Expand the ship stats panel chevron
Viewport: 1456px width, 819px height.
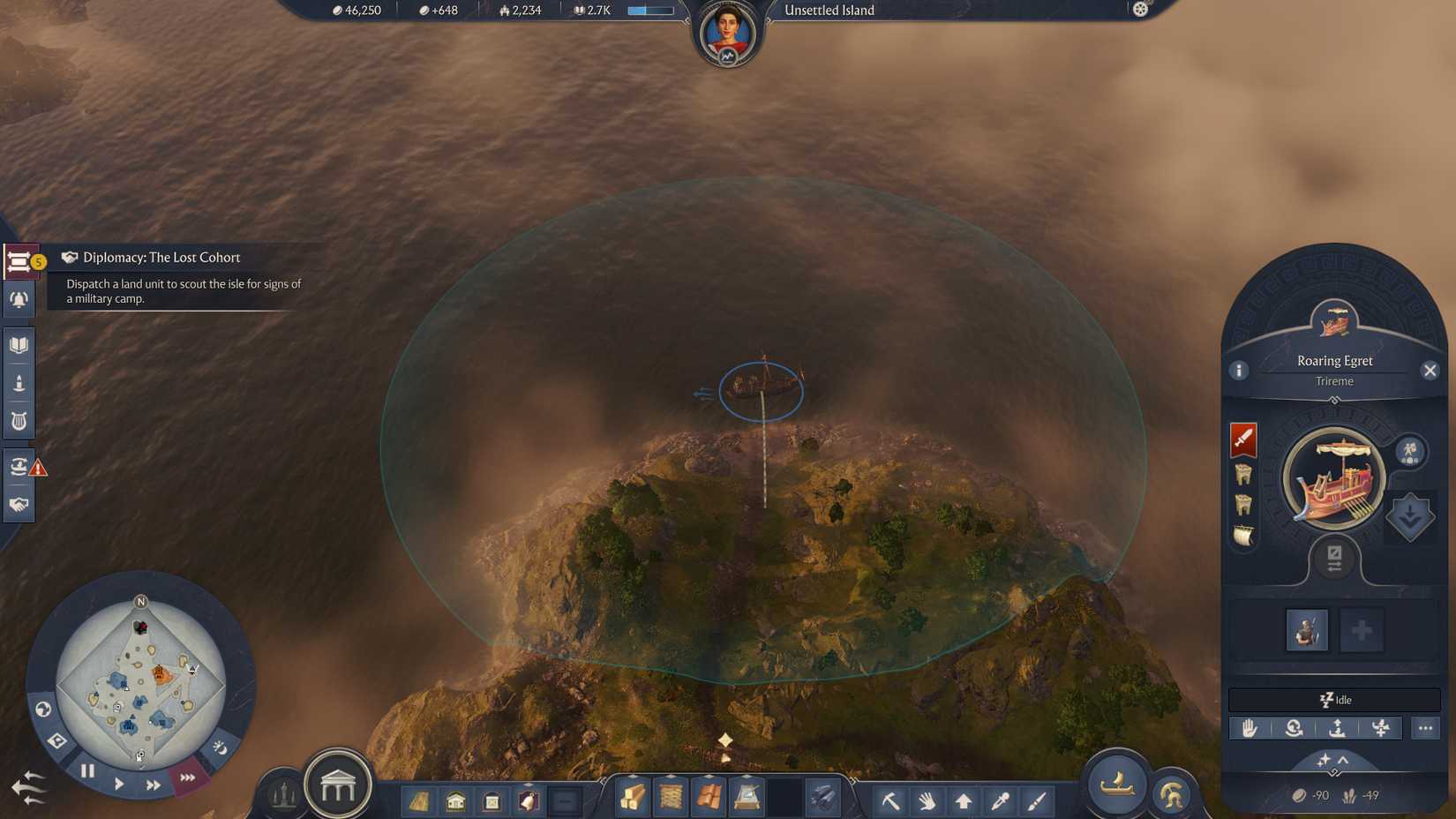(1343, 760)
